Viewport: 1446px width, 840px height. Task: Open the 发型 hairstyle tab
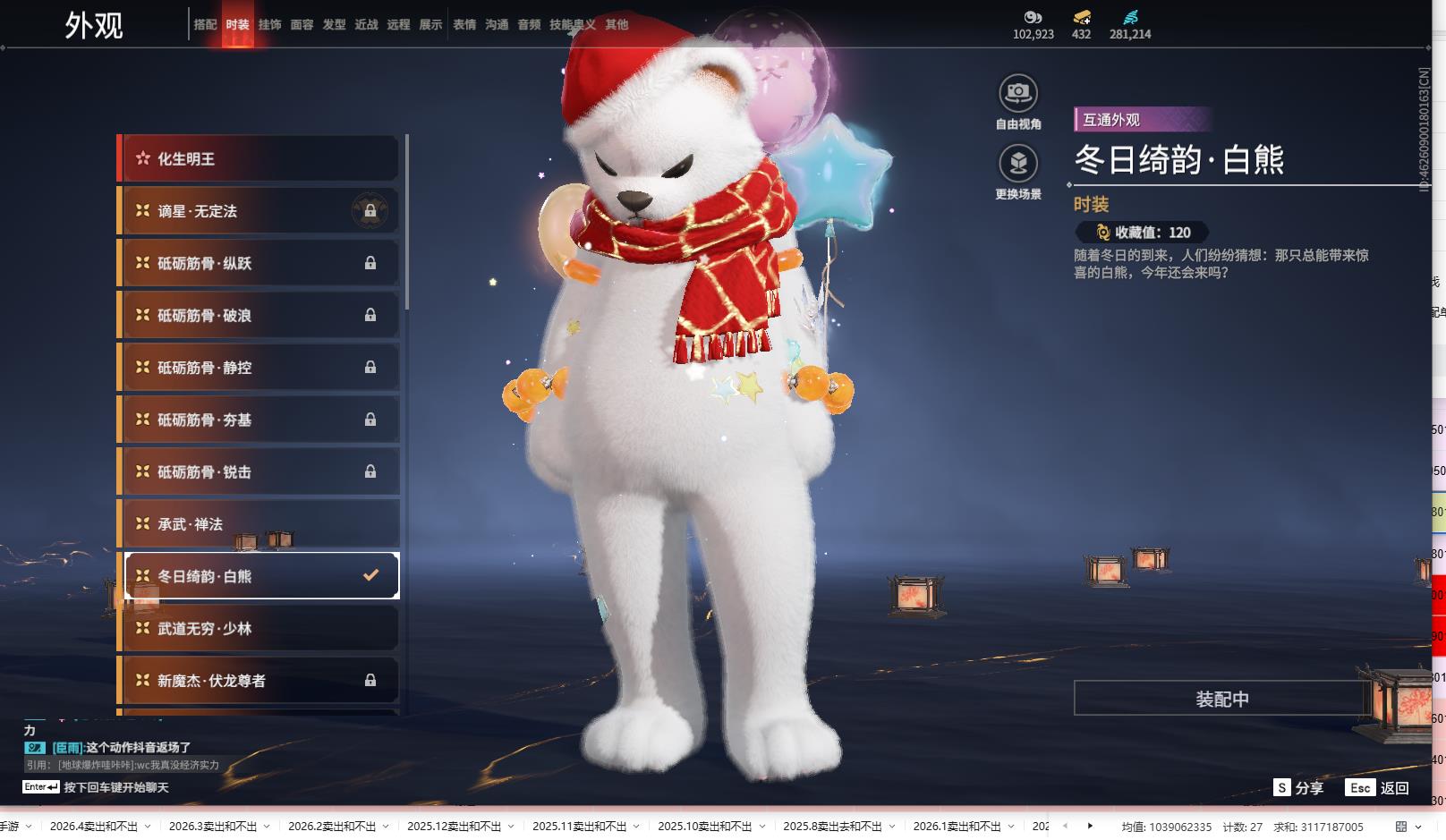point(334,25)
